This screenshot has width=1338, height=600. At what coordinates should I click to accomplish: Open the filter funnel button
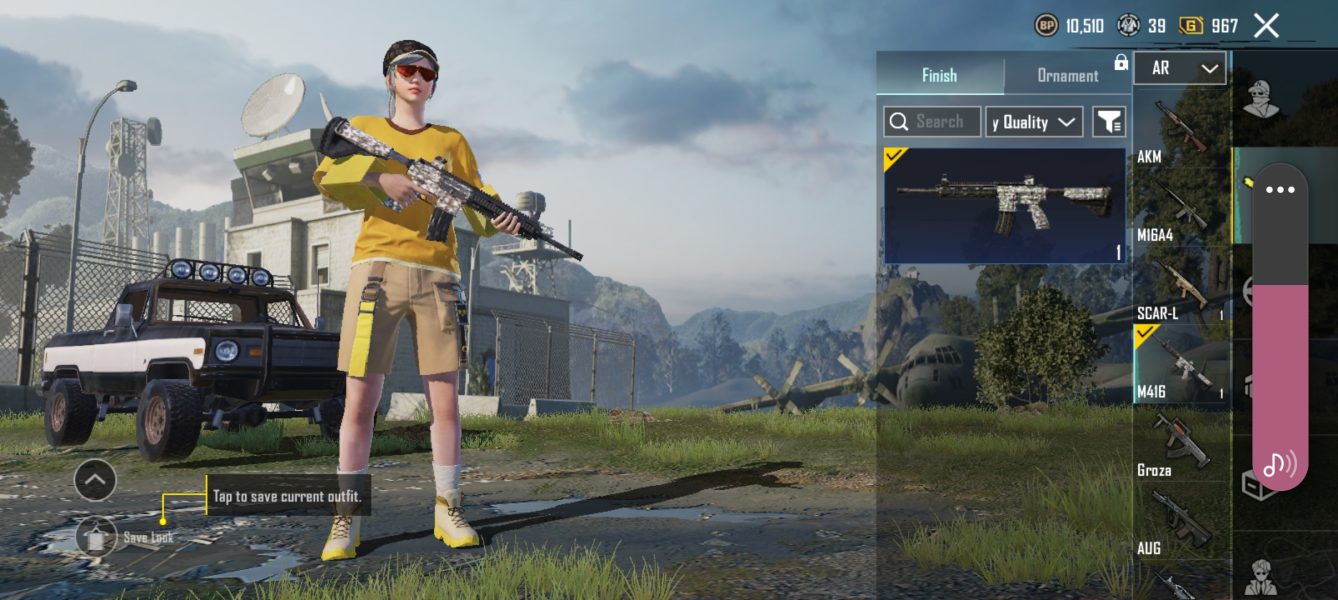point(1108,122)
